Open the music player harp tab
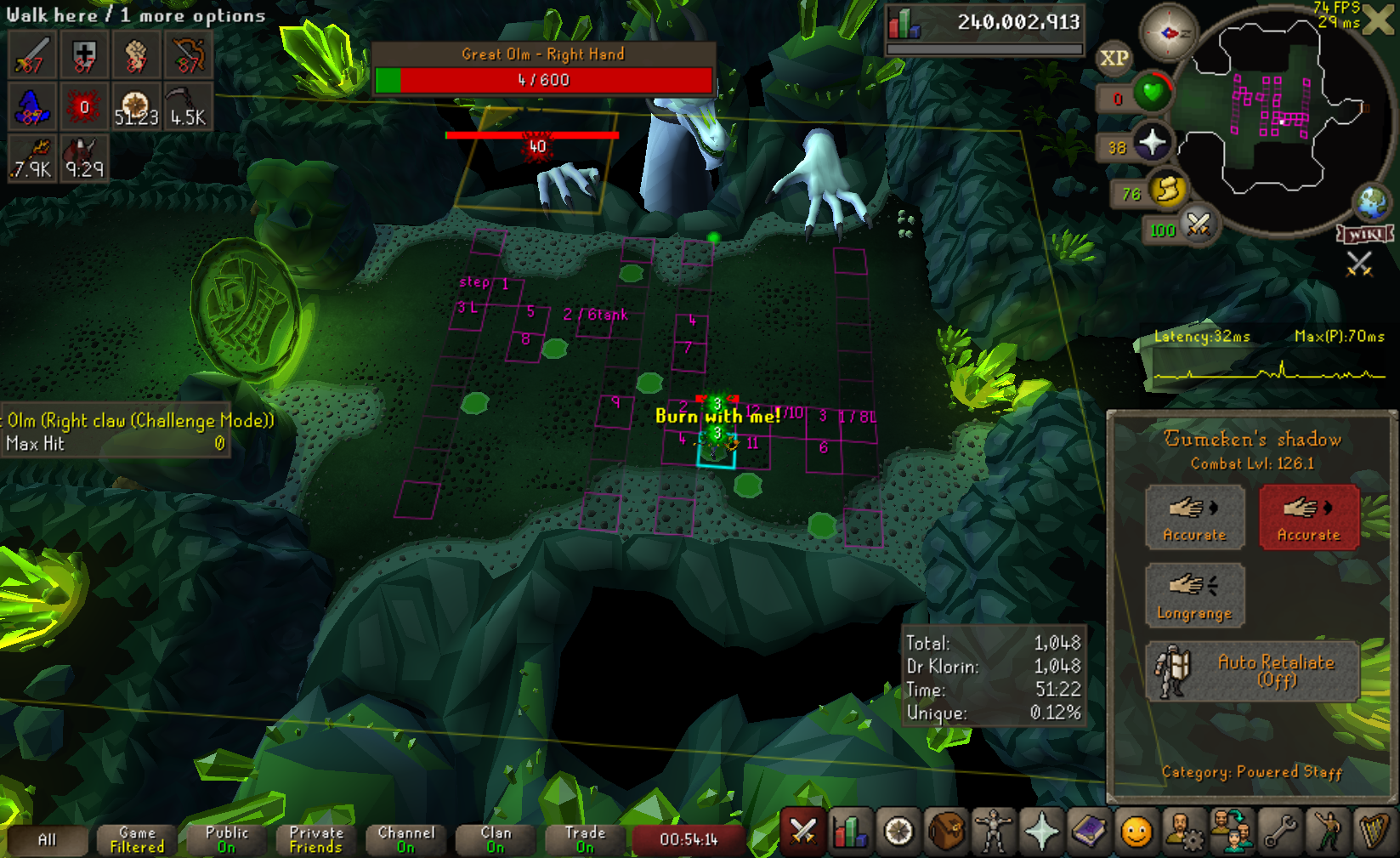1400x858 pixels. 1374,831
